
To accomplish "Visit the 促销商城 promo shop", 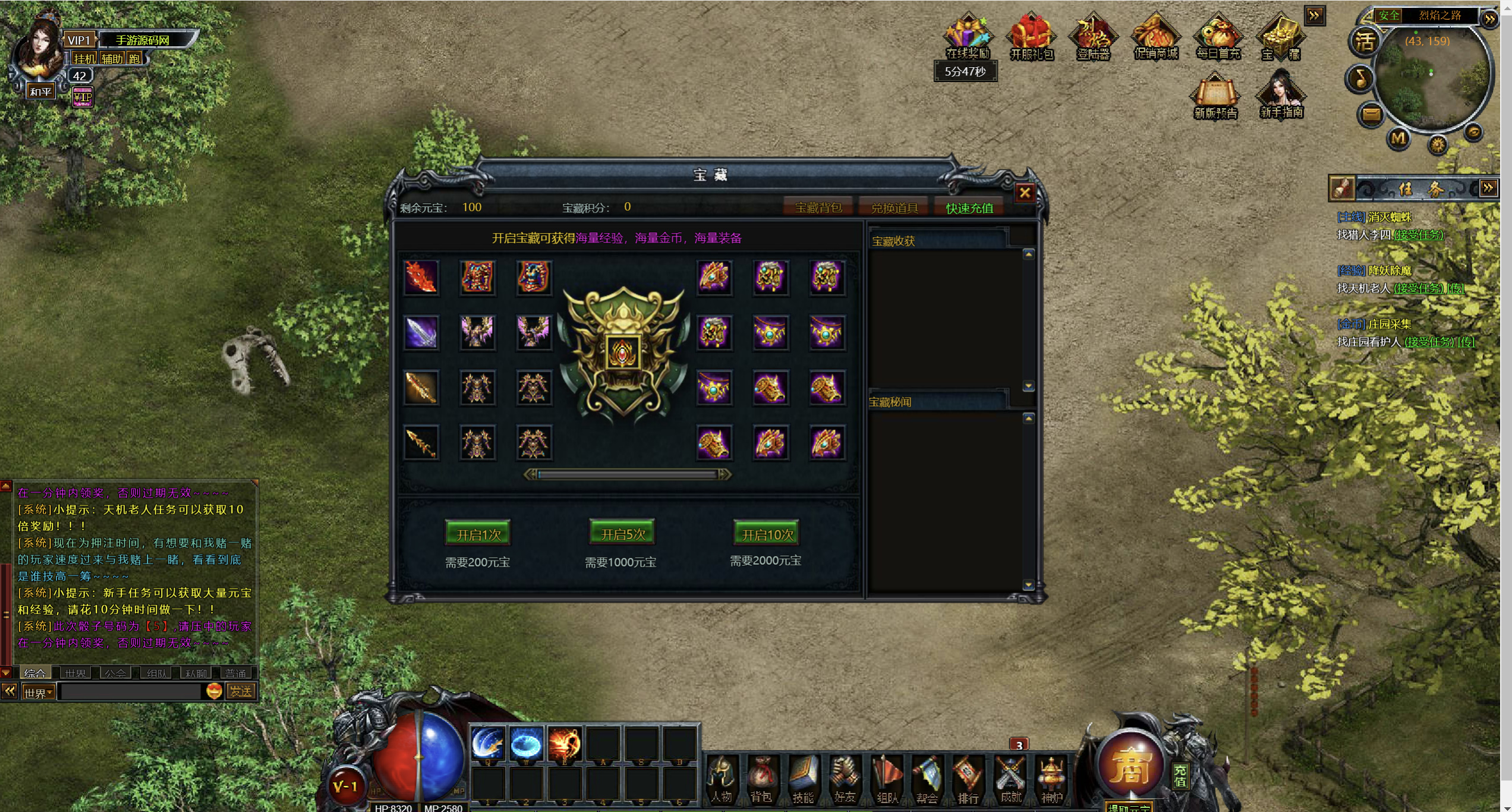I will (1155, 36).
